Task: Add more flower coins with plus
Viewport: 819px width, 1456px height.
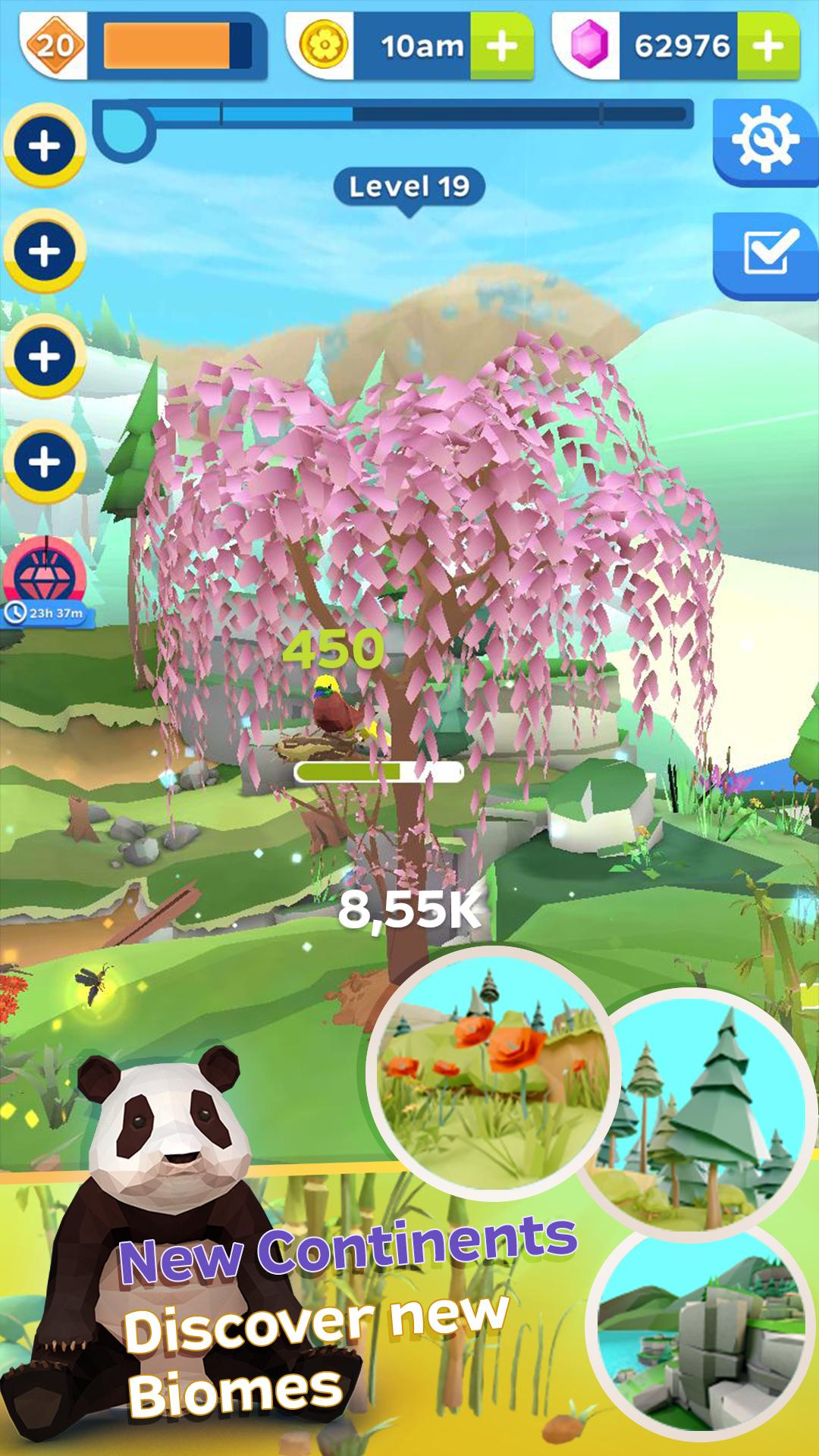Action: coord(501,46)
